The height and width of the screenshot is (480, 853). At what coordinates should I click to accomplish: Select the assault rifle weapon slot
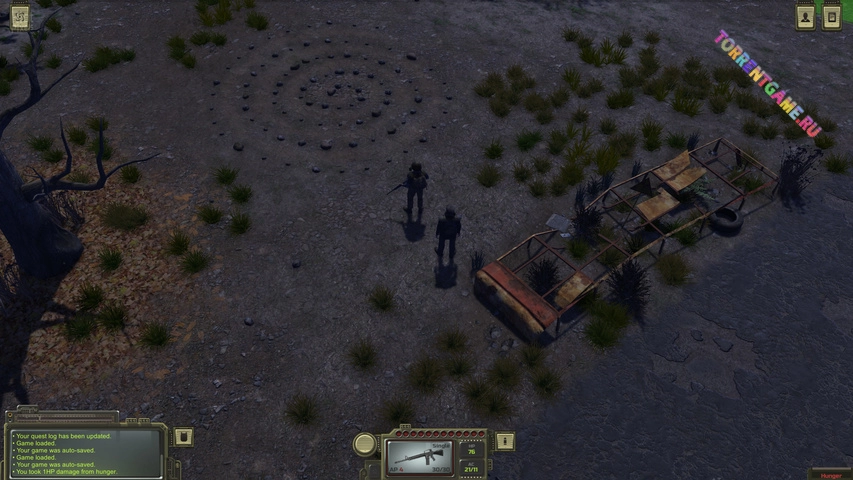420,456
